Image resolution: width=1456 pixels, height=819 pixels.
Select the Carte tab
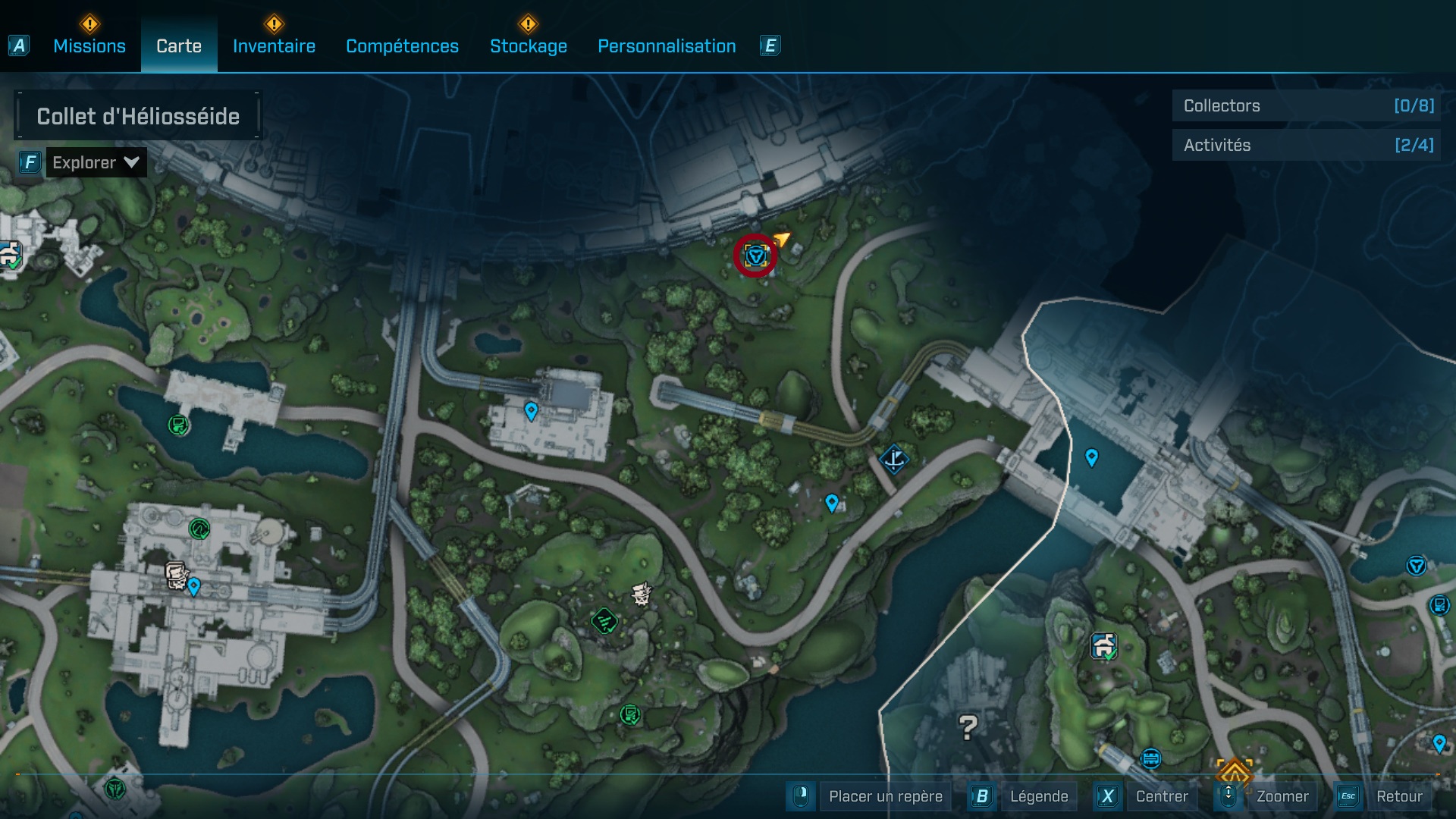179,46
